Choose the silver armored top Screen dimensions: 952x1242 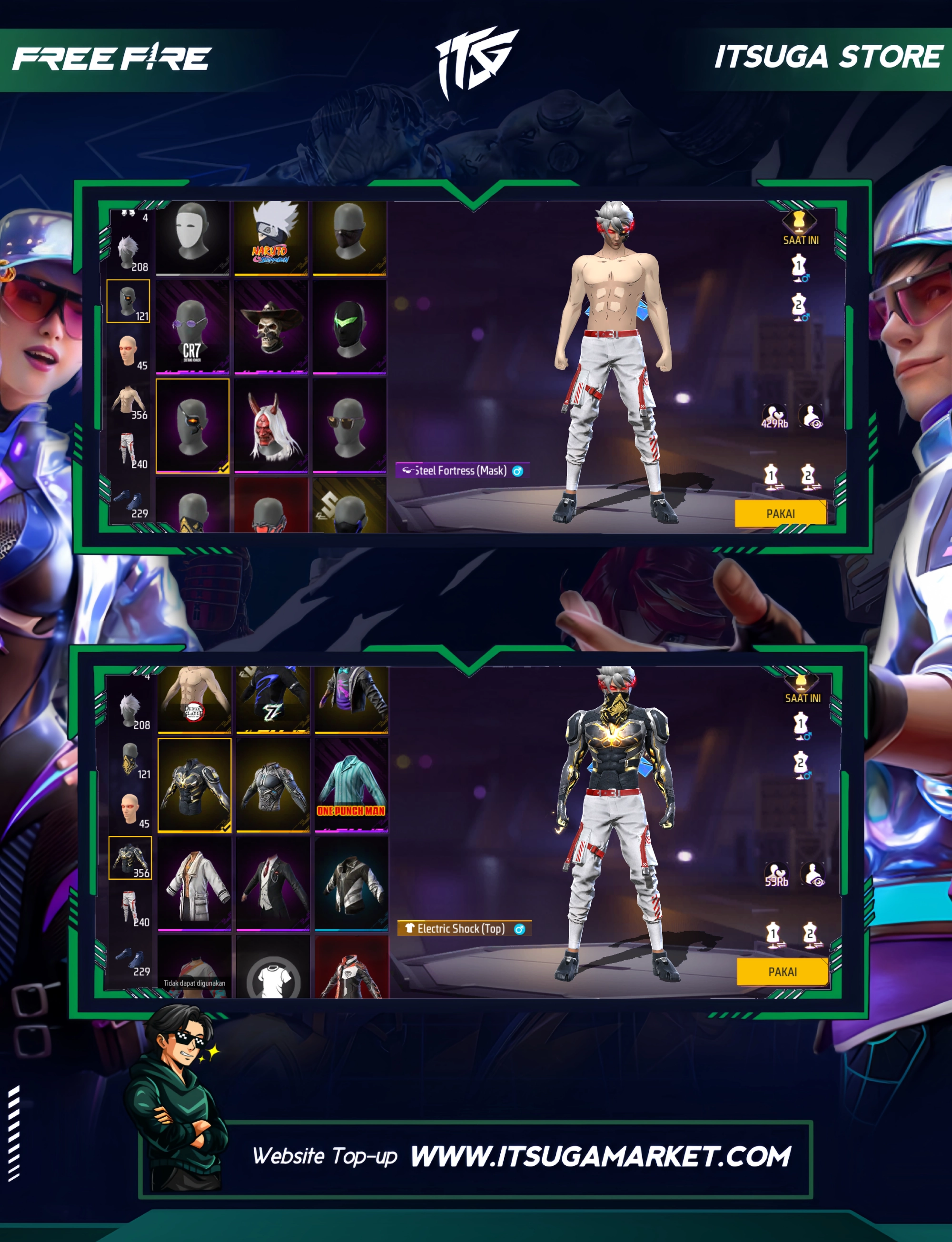pos(273,784)
